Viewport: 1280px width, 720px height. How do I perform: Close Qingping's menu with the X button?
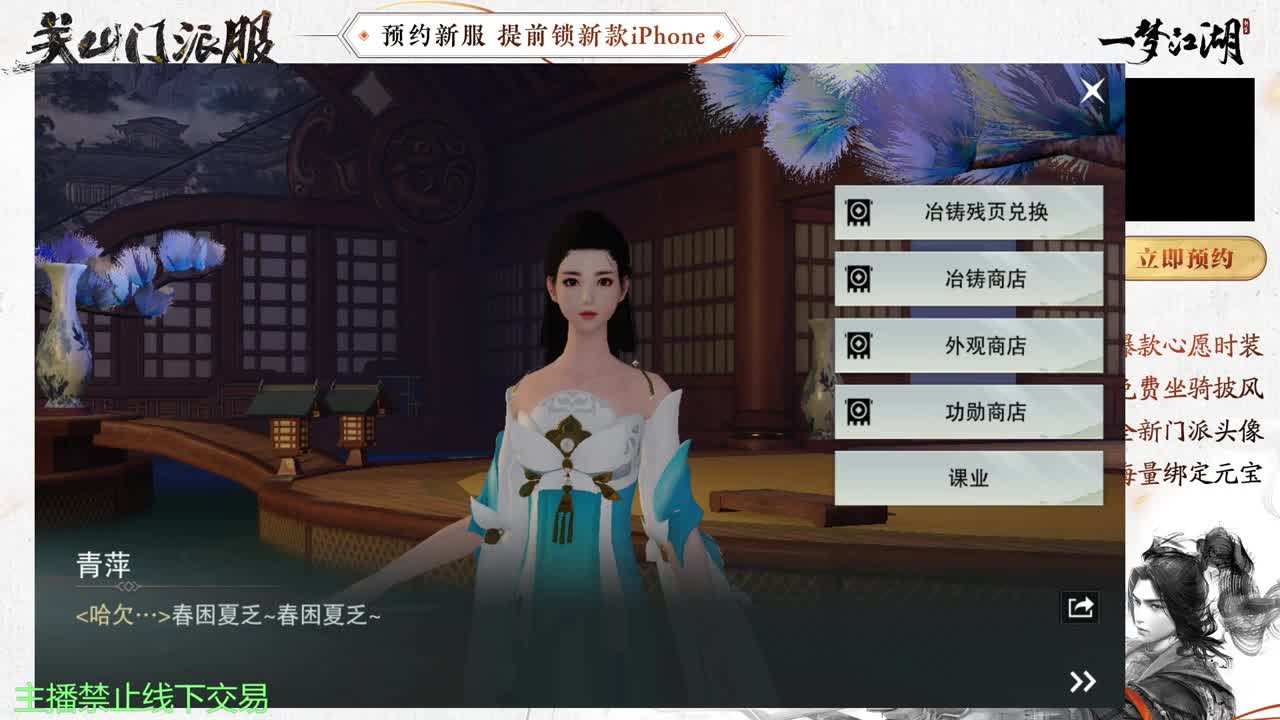[x=1092, y=90]
